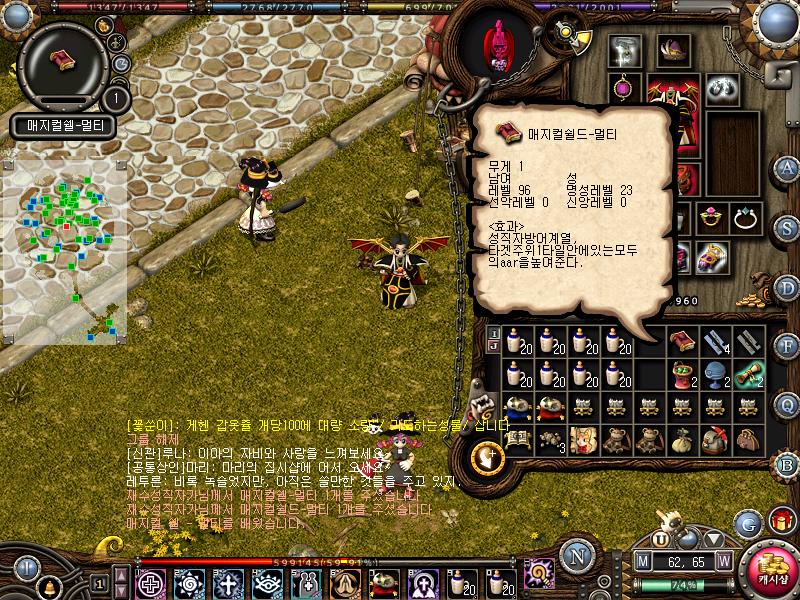Click the round G button
800x600 pixels.
pyautogui.click(x=747, y=522)
